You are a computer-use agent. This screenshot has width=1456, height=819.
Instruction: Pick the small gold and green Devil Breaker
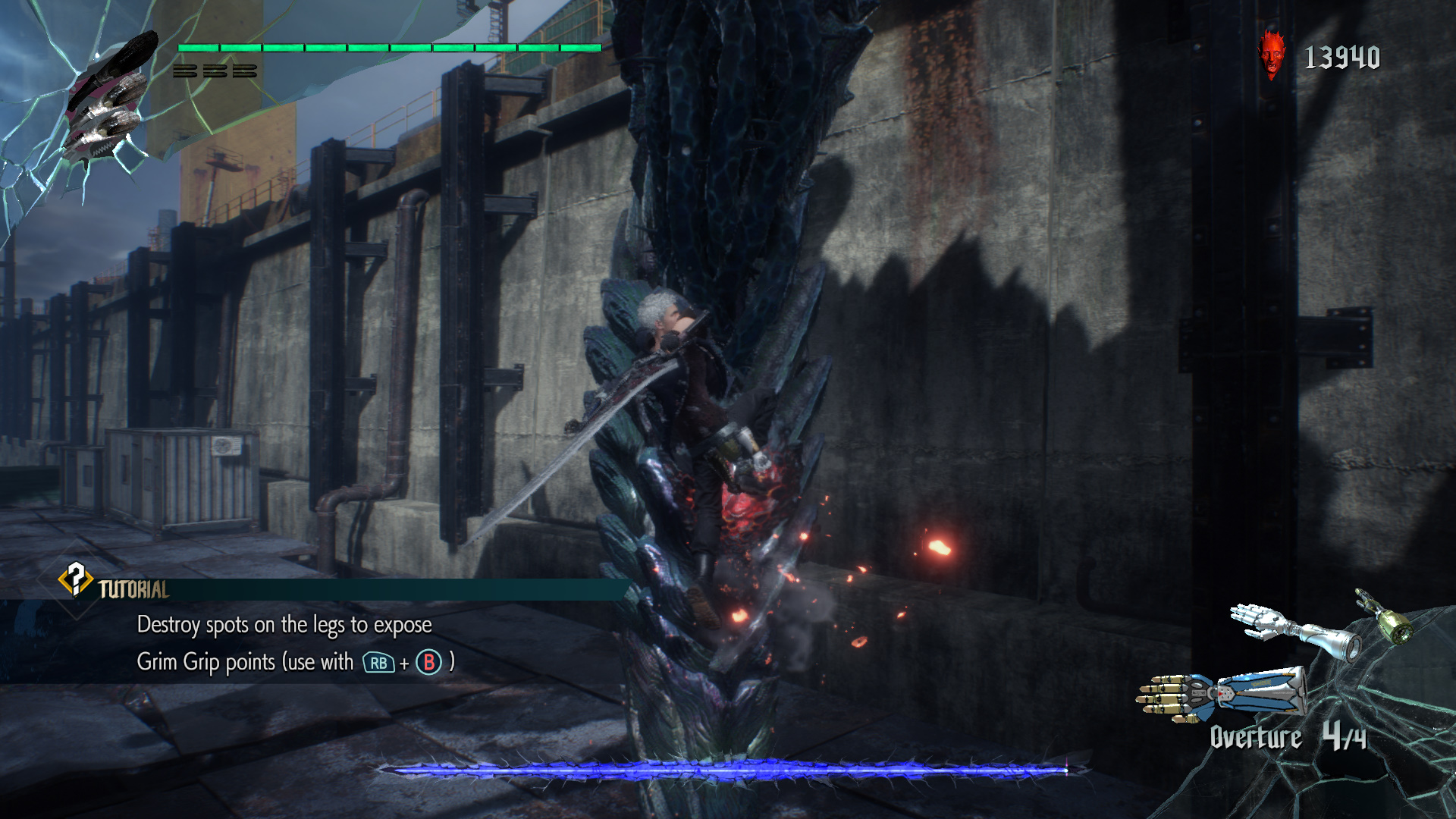[1385, 618]
